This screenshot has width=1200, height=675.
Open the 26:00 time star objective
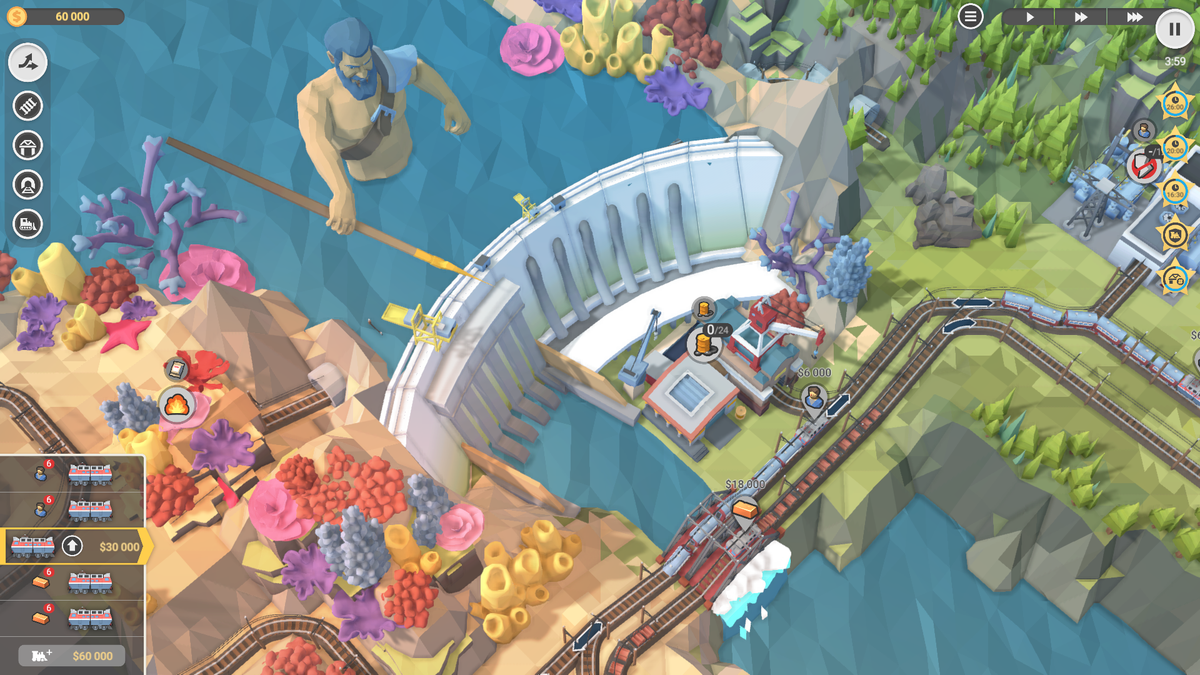coord(1175,103)
